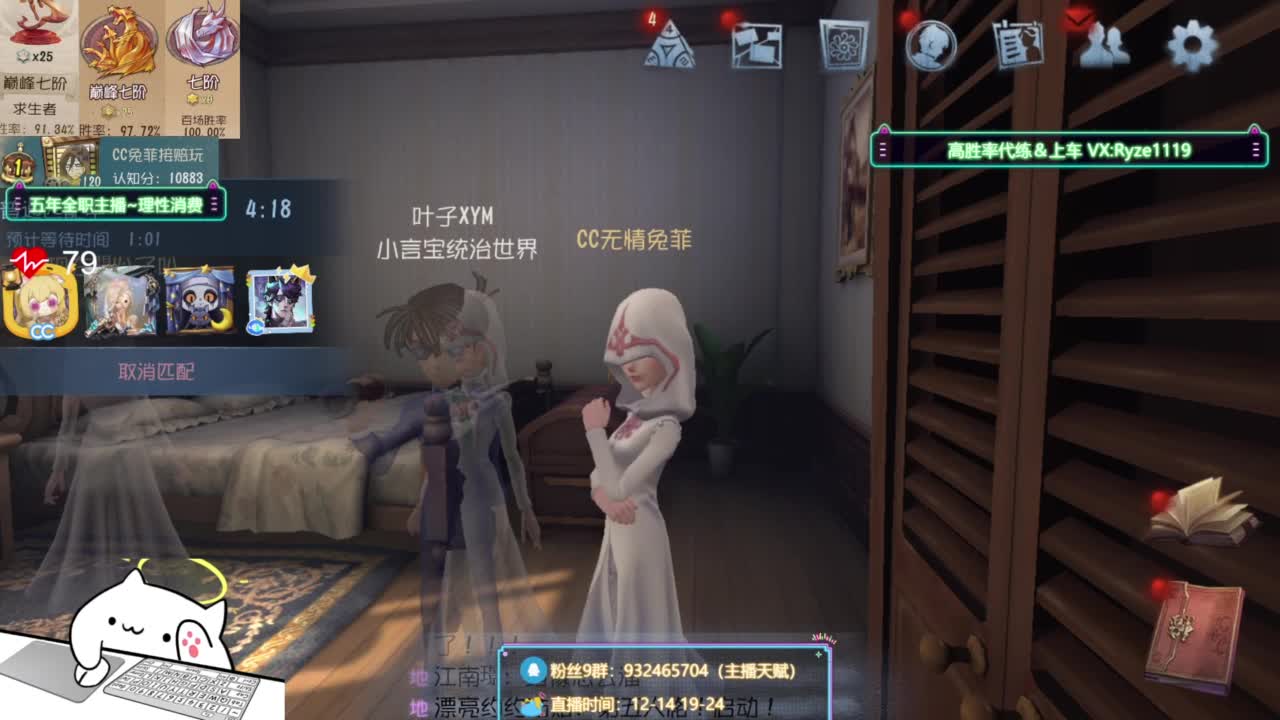
Task: Open the Settings gear icon
Action: pyautogui.click(x=1191, y=42)
